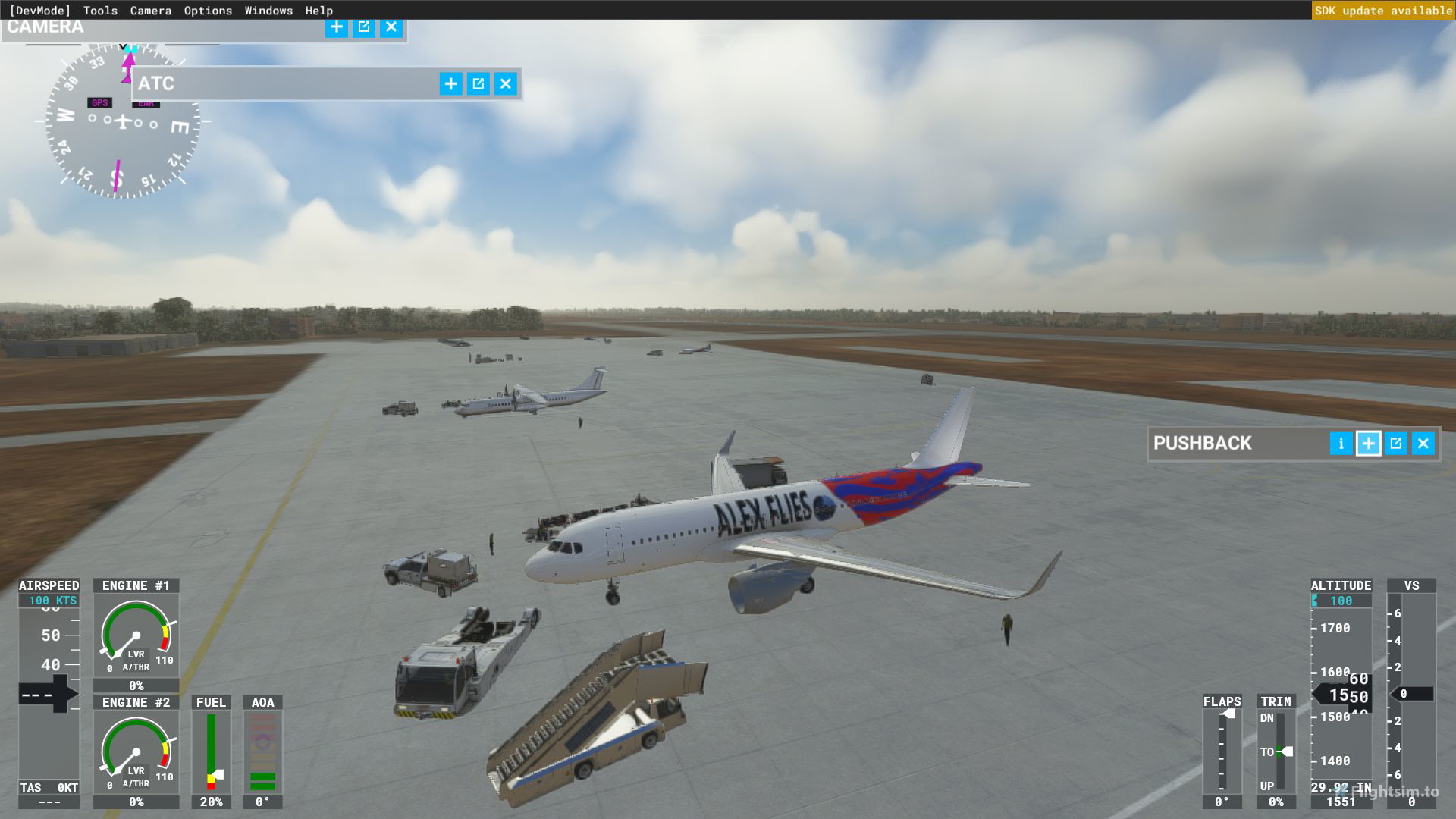Pop out the CAMERA panel
The height and width of the screenshot is (819, 1456).
tap(363, 27)
